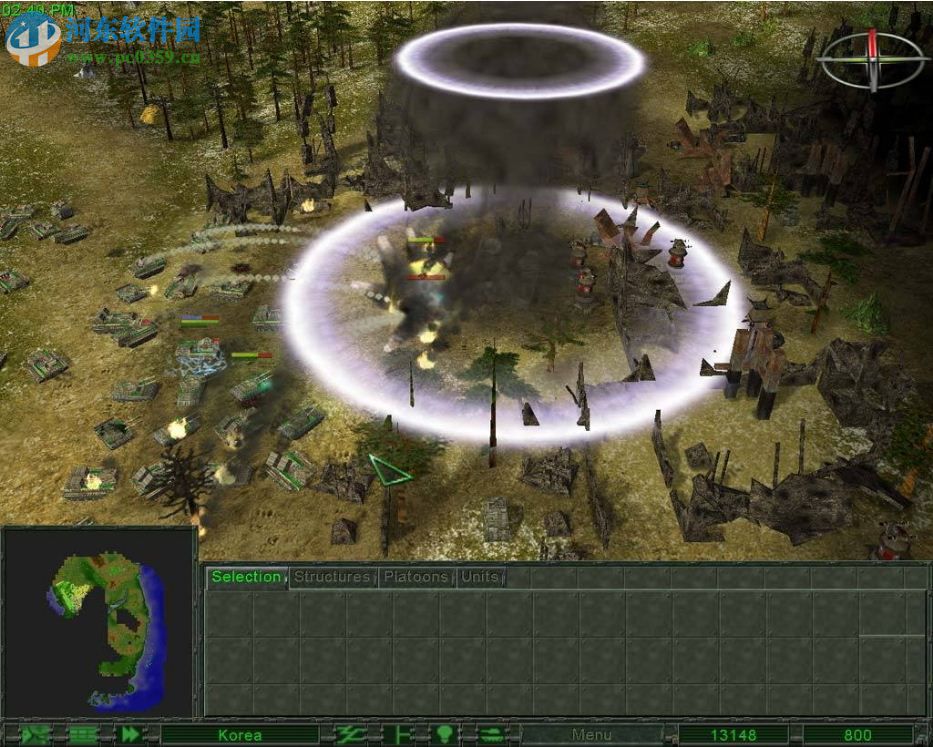
Task: Select the tank silhouette icon in bottom bar
Action: tap(491, 735)
